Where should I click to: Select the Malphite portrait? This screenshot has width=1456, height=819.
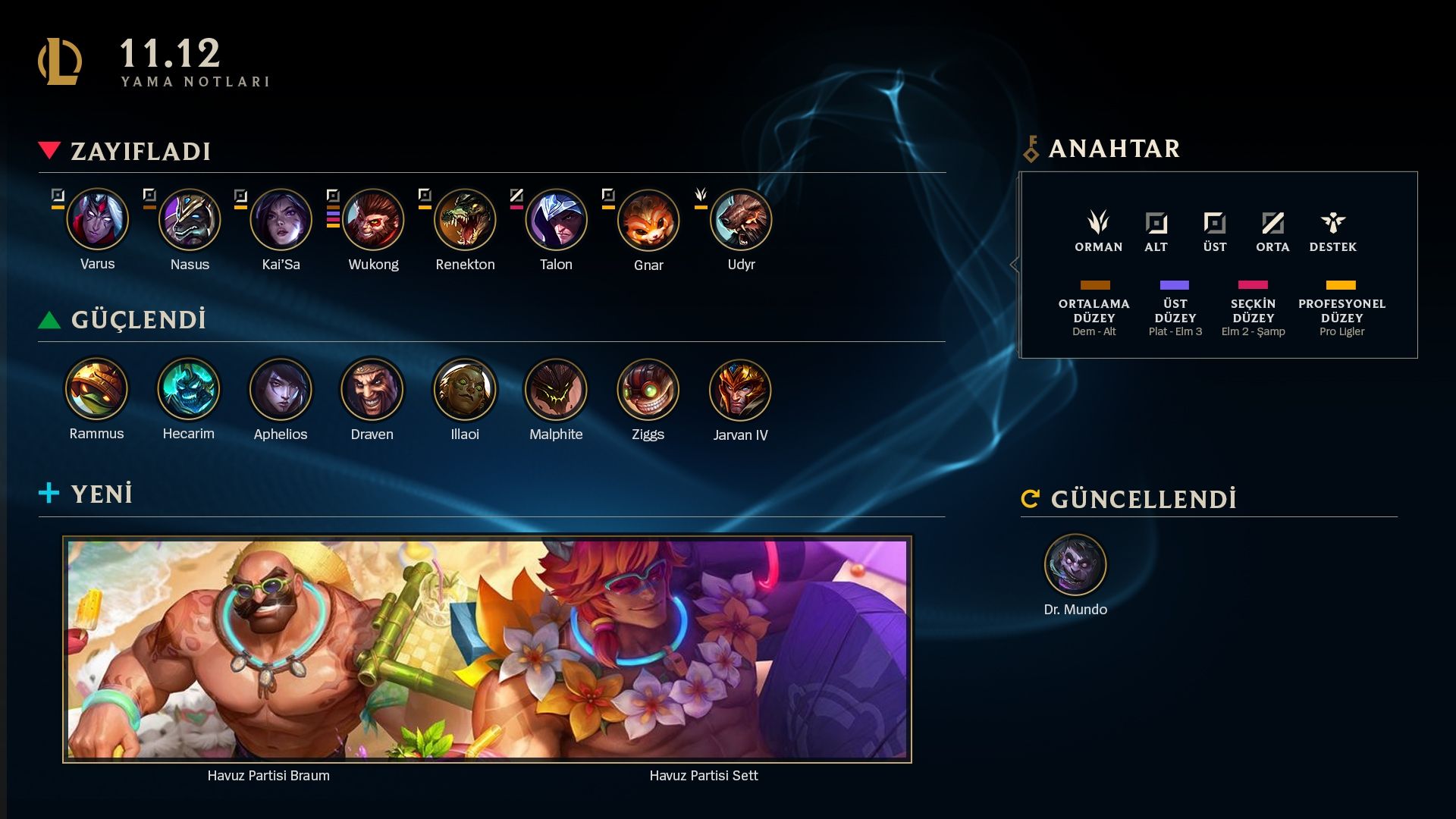pyautogui.click(x=557, y=389)
